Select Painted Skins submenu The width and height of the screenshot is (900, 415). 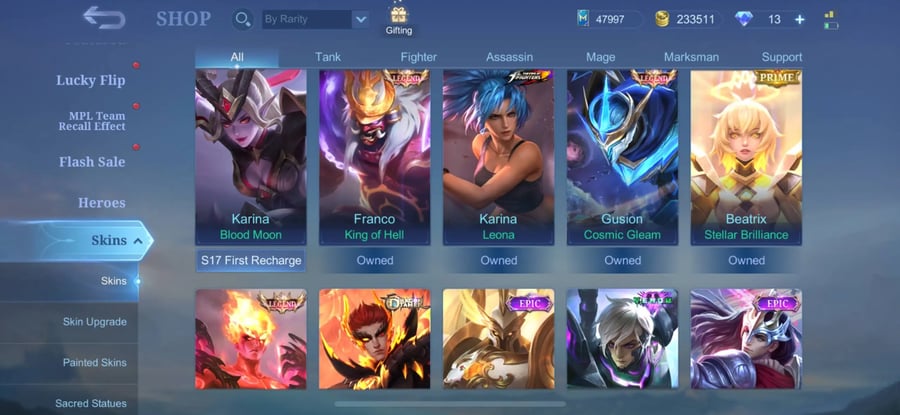[94, 362]
